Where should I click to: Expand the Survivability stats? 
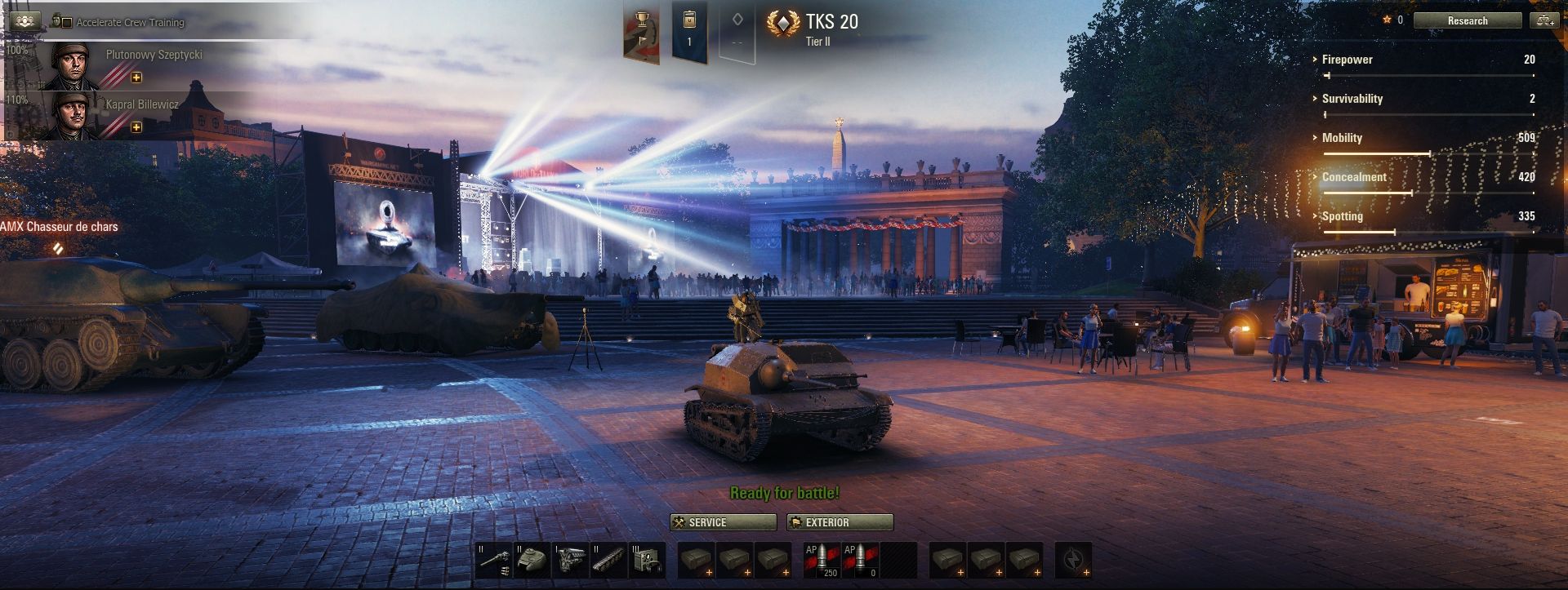[x=1352, y=99]
